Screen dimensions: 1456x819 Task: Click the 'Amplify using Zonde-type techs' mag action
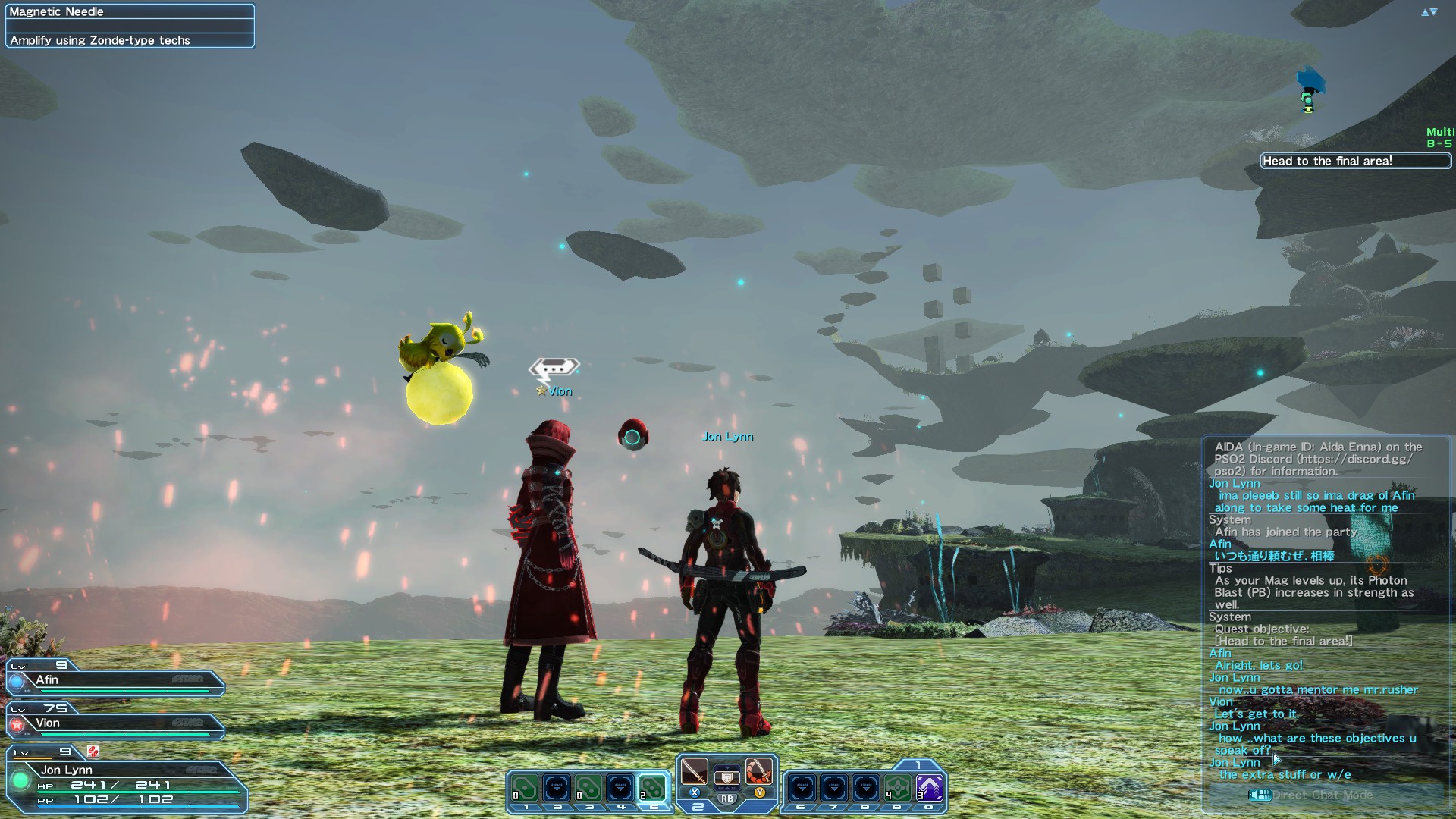(x=99, y=40)
